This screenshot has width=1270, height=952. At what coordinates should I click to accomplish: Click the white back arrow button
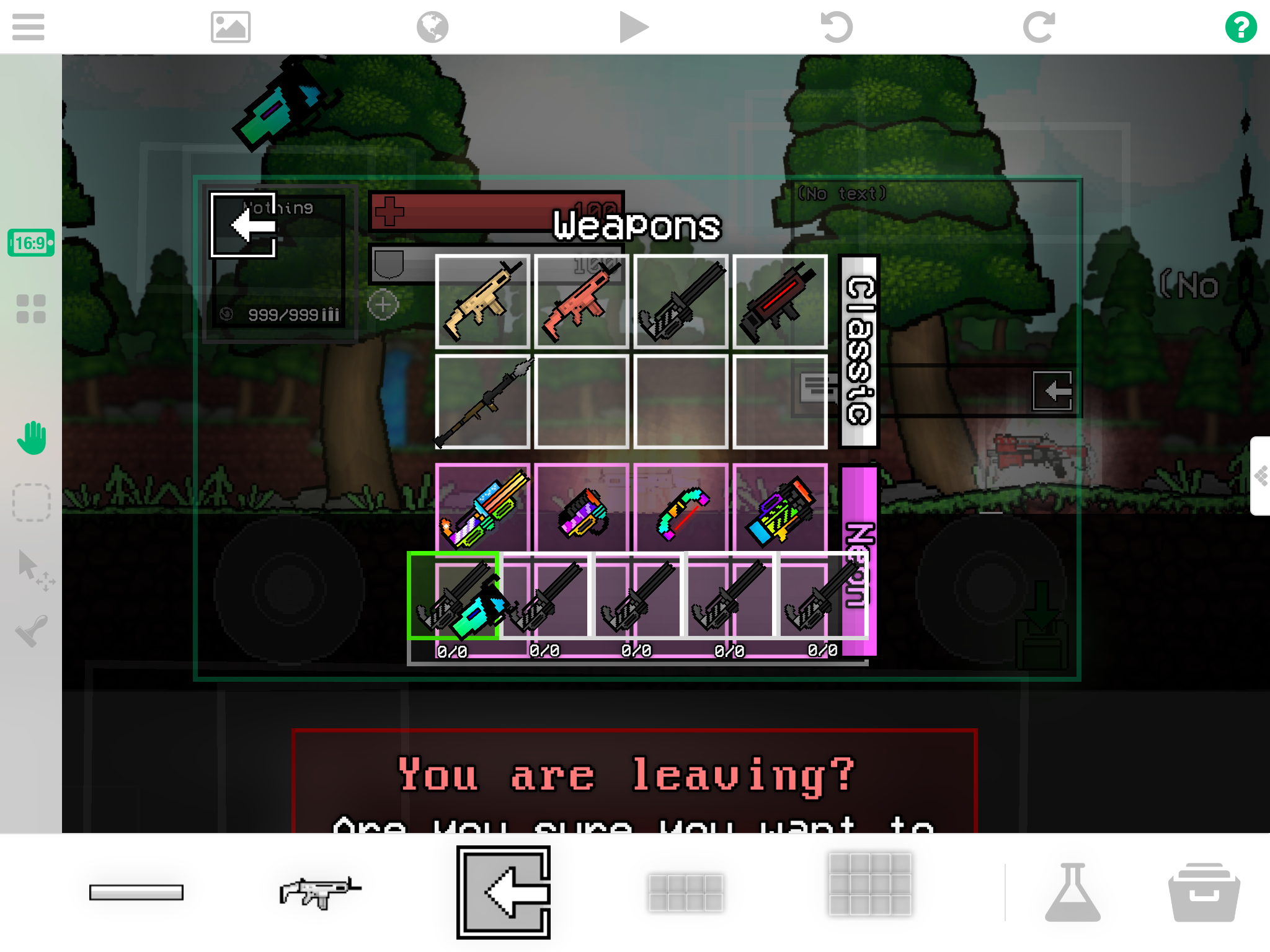(244, 224)
